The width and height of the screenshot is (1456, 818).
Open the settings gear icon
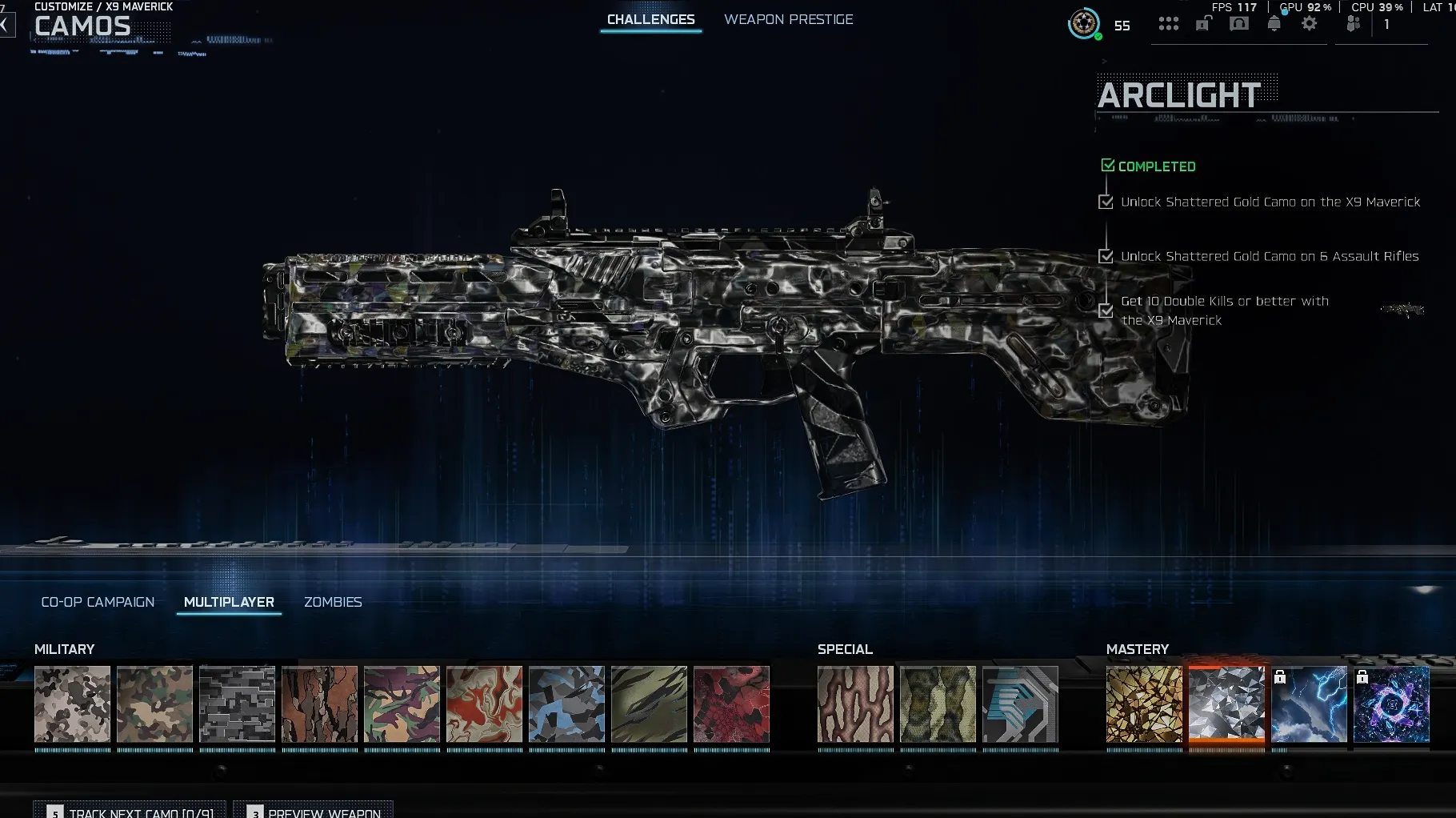click(x=1310, y=24)
